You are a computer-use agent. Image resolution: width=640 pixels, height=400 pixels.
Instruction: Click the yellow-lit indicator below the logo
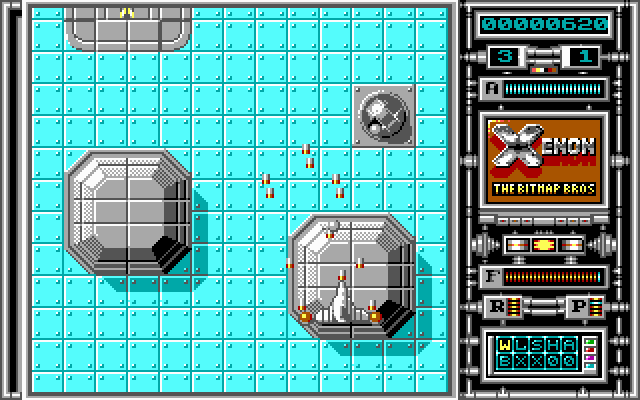(543, 245)
